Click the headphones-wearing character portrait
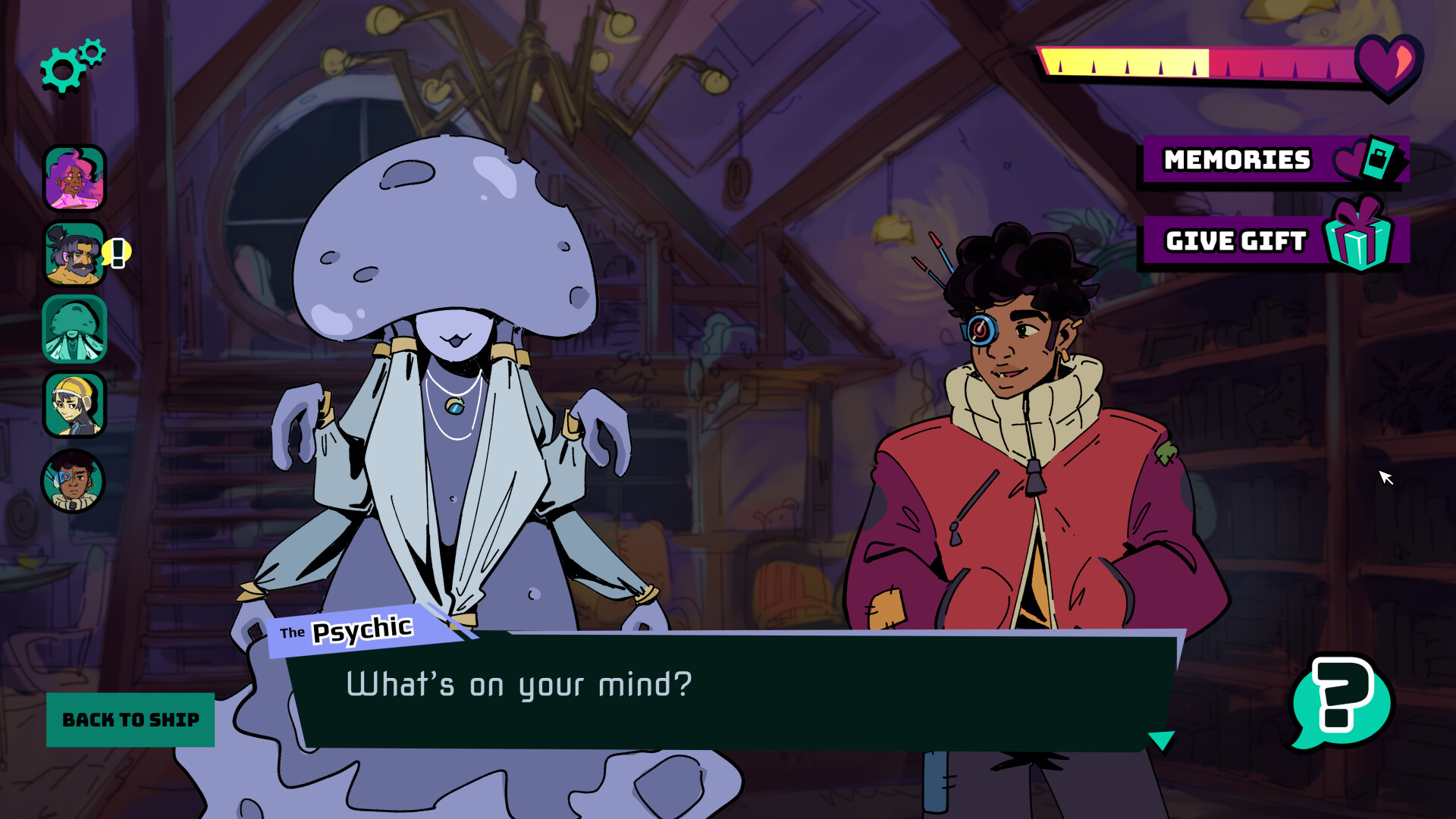The image size is (1456, 819). click(74, 404)
